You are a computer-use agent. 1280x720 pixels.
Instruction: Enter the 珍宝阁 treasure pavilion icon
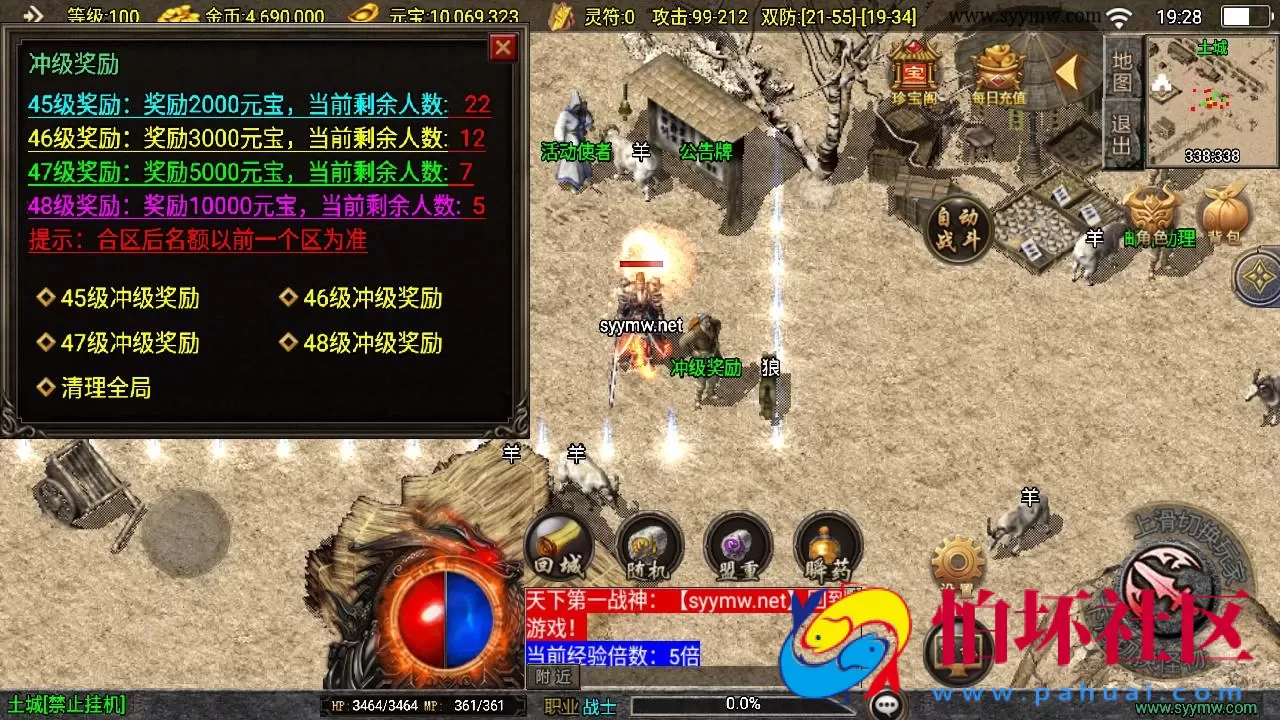pyautogui.click(x=912, y=70)
